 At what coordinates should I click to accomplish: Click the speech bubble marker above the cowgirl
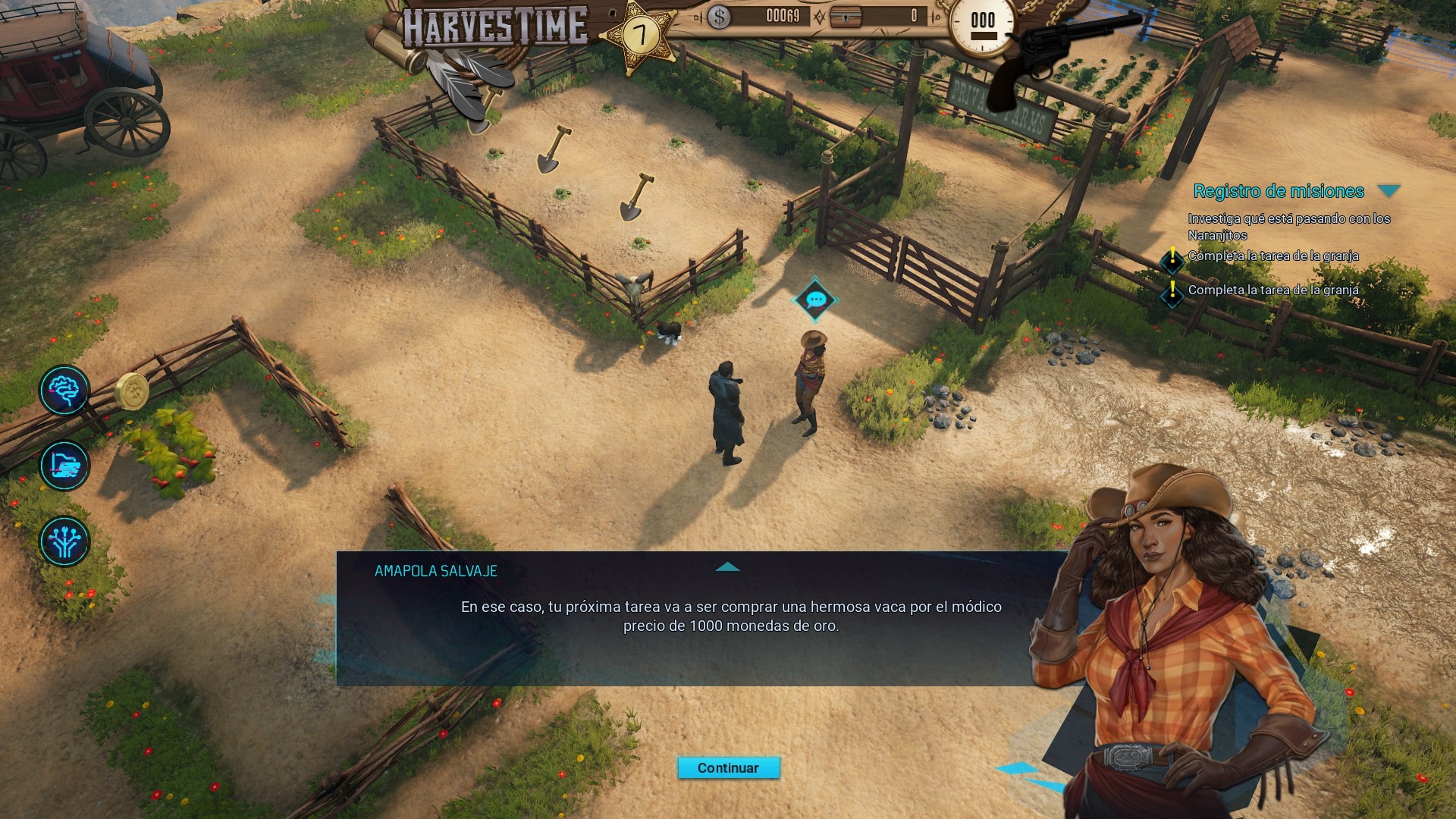point(815,300)
